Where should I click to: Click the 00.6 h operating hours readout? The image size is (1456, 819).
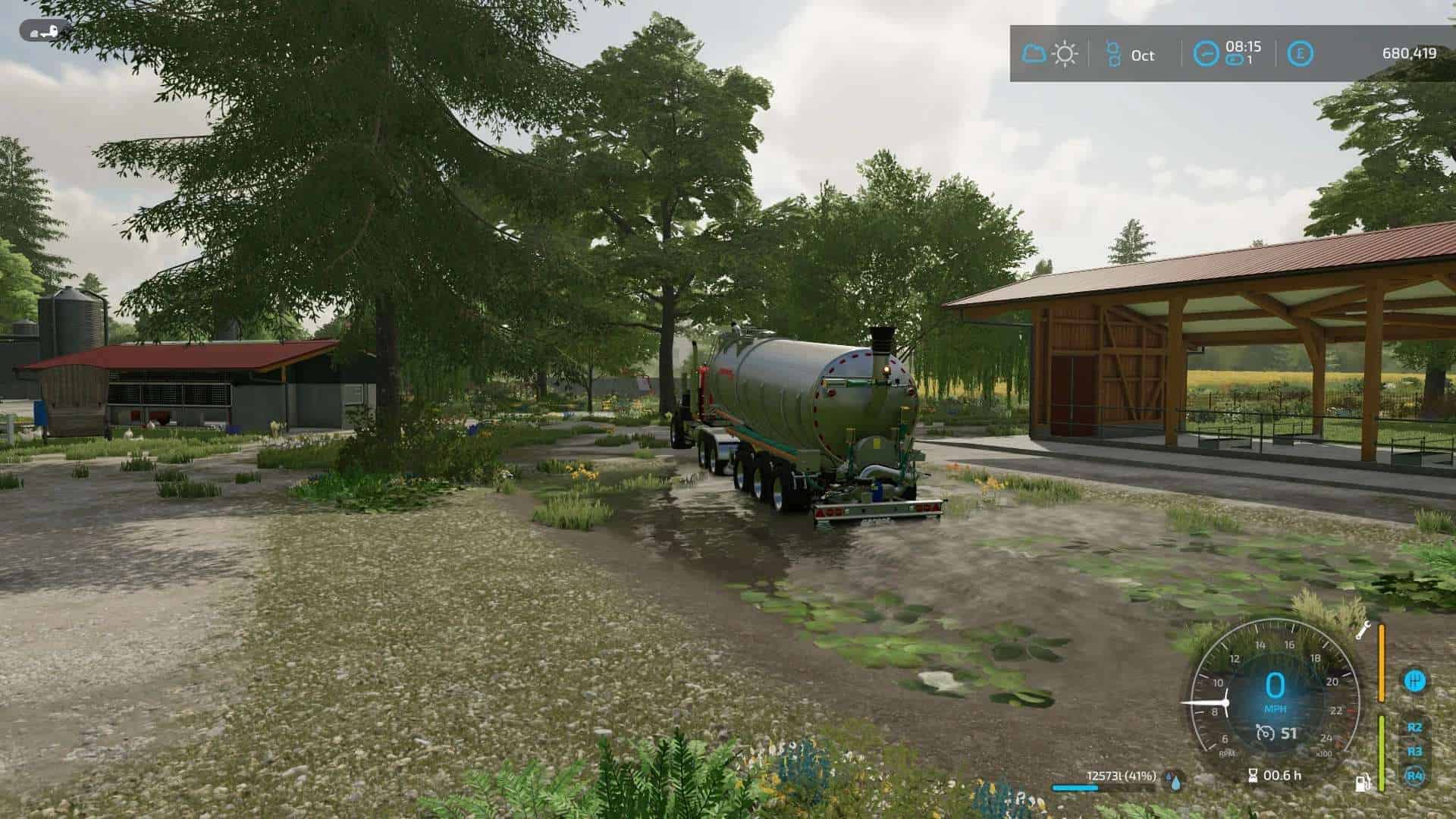coord(1282,775)
